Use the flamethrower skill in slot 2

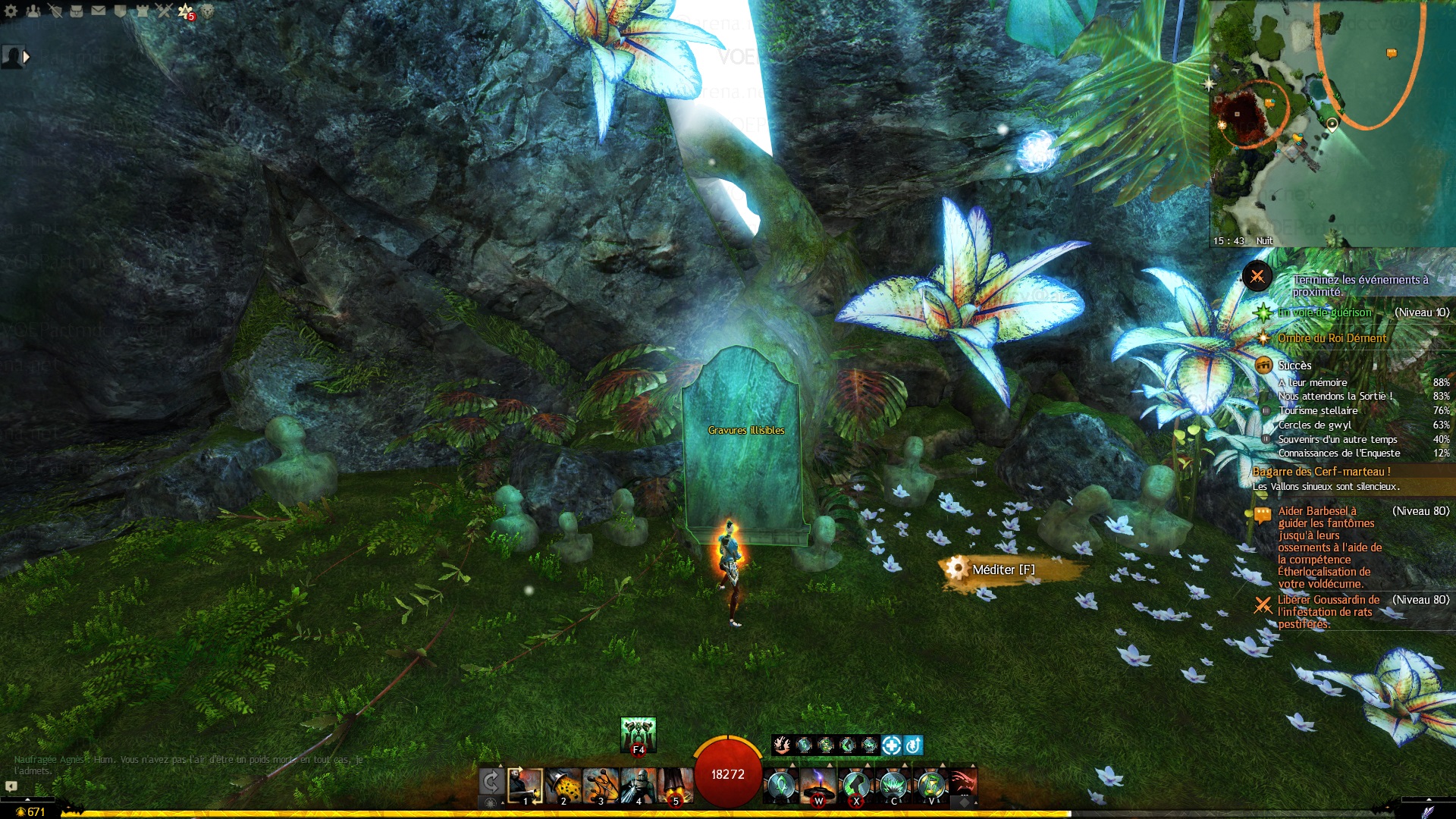(x=563, y=786)
